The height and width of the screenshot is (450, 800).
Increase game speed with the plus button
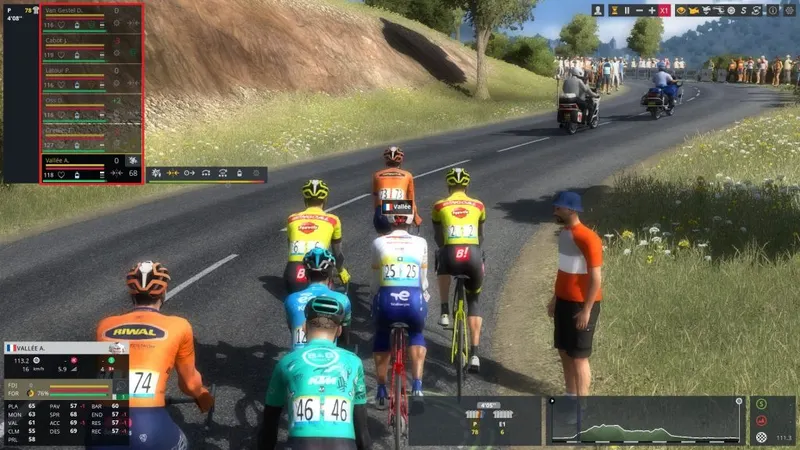(652, 10)
